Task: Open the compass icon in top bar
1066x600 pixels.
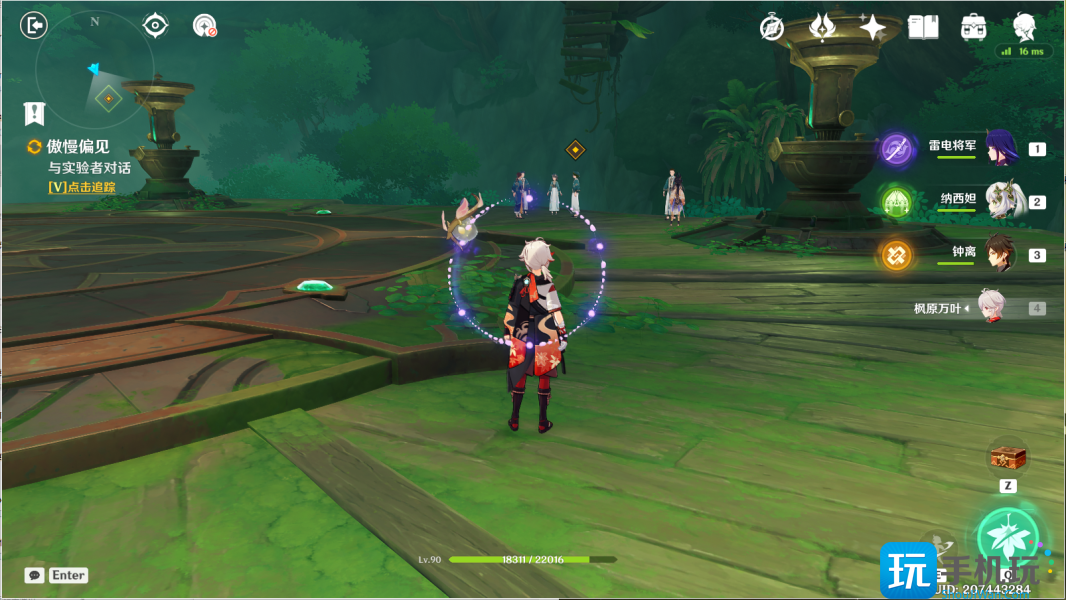Action: 771,28
